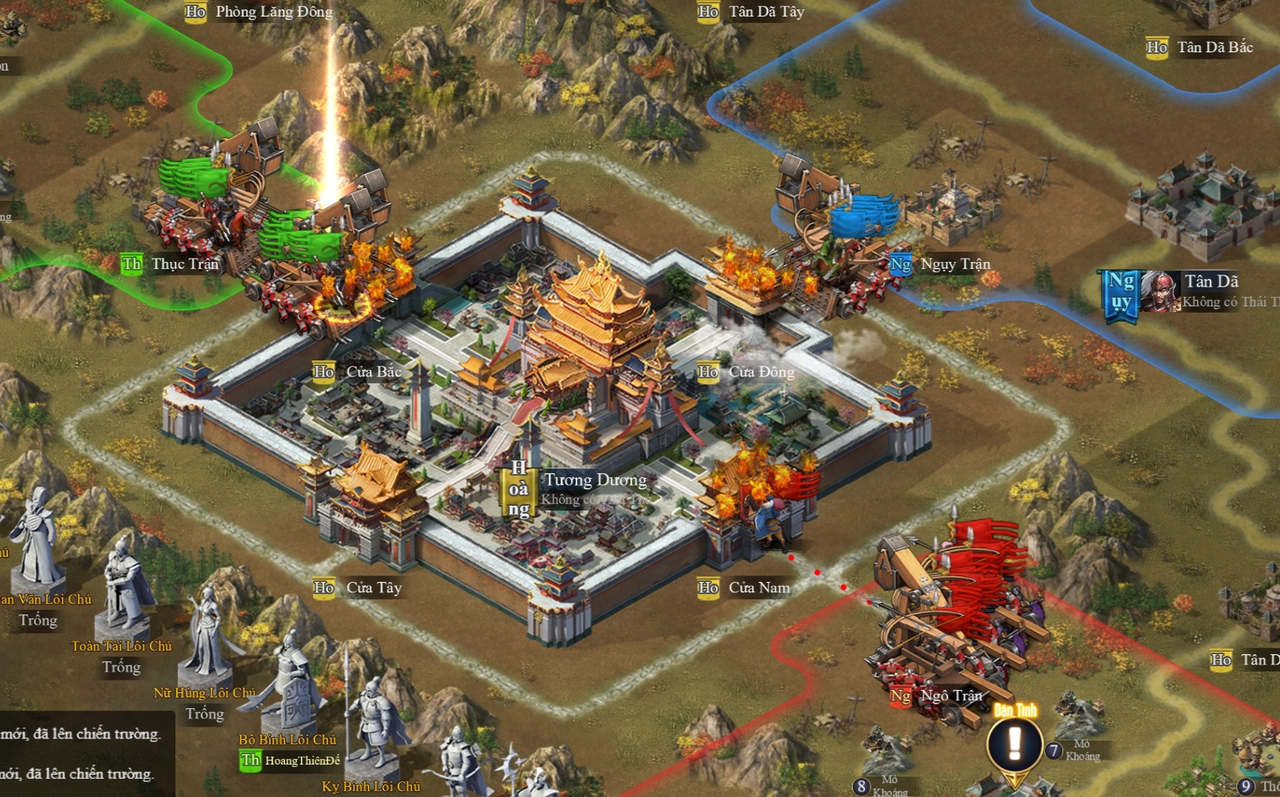
Task: Open level 7 Mỏ Khoáng mine label
Action: tap(1081, 750)
